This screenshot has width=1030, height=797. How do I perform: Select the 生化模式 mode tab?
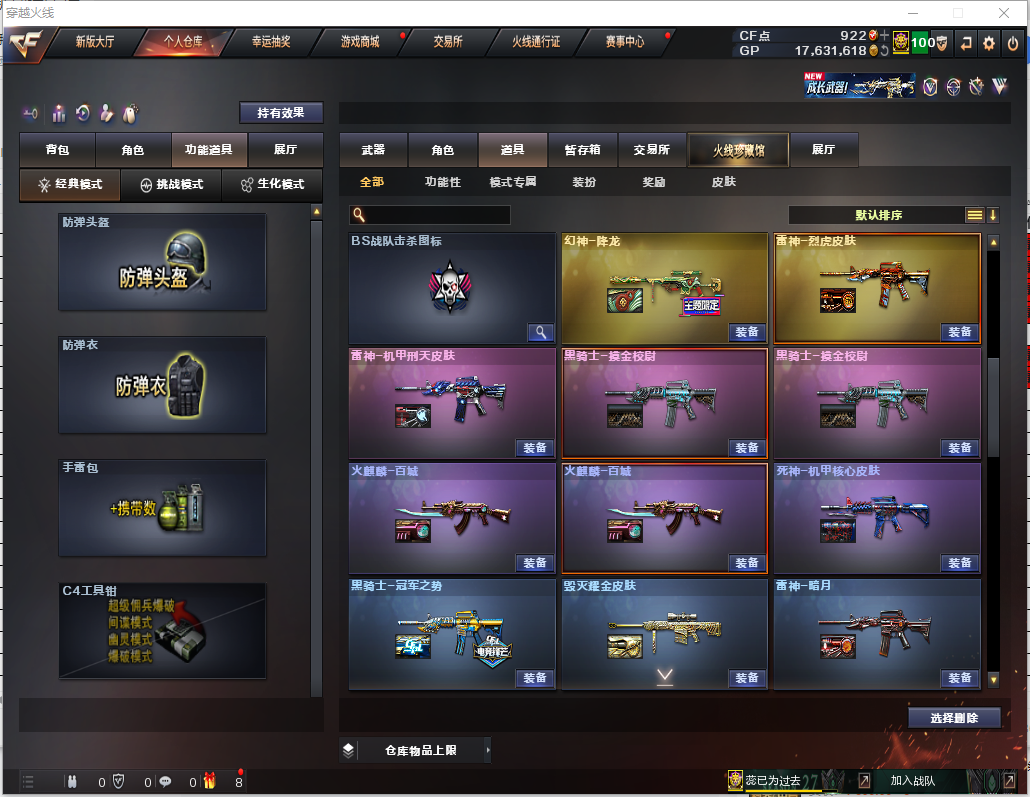click(272, 185)
